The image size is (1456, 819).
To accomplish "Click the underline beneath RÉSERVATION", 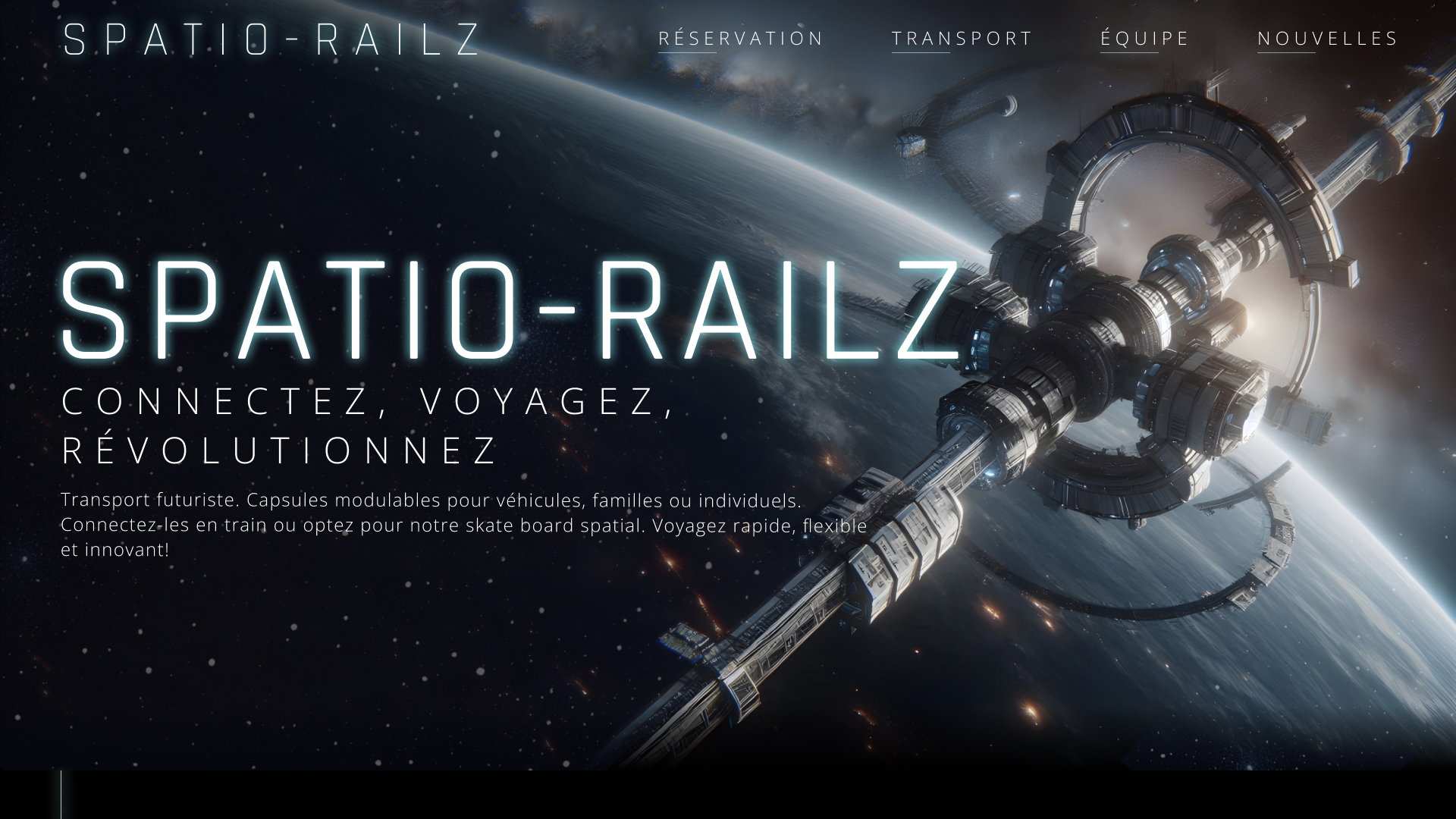I will pyautogui.click(x=687, y=53).
